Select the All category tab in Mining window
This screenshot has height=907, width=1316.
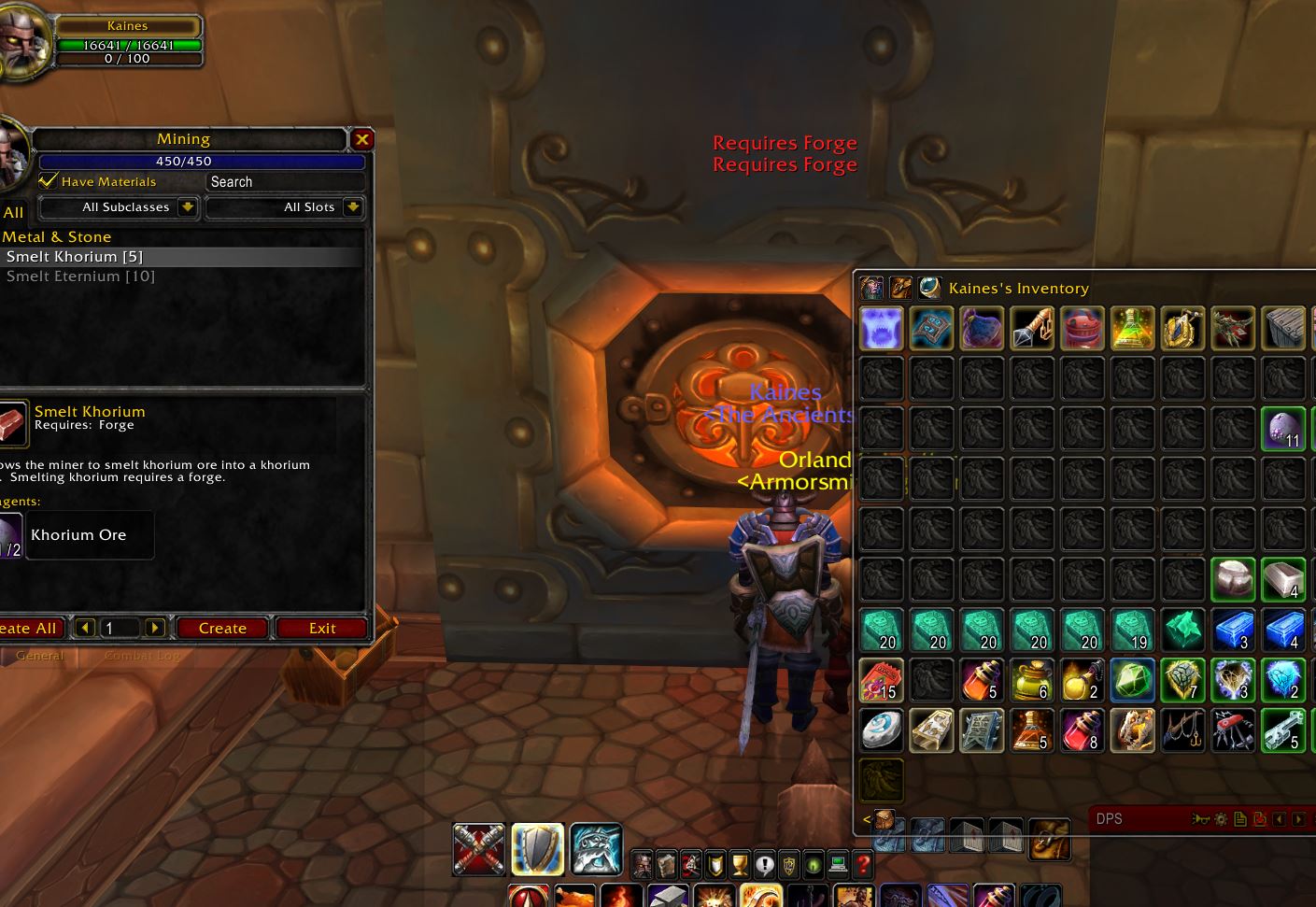point(13,212)
